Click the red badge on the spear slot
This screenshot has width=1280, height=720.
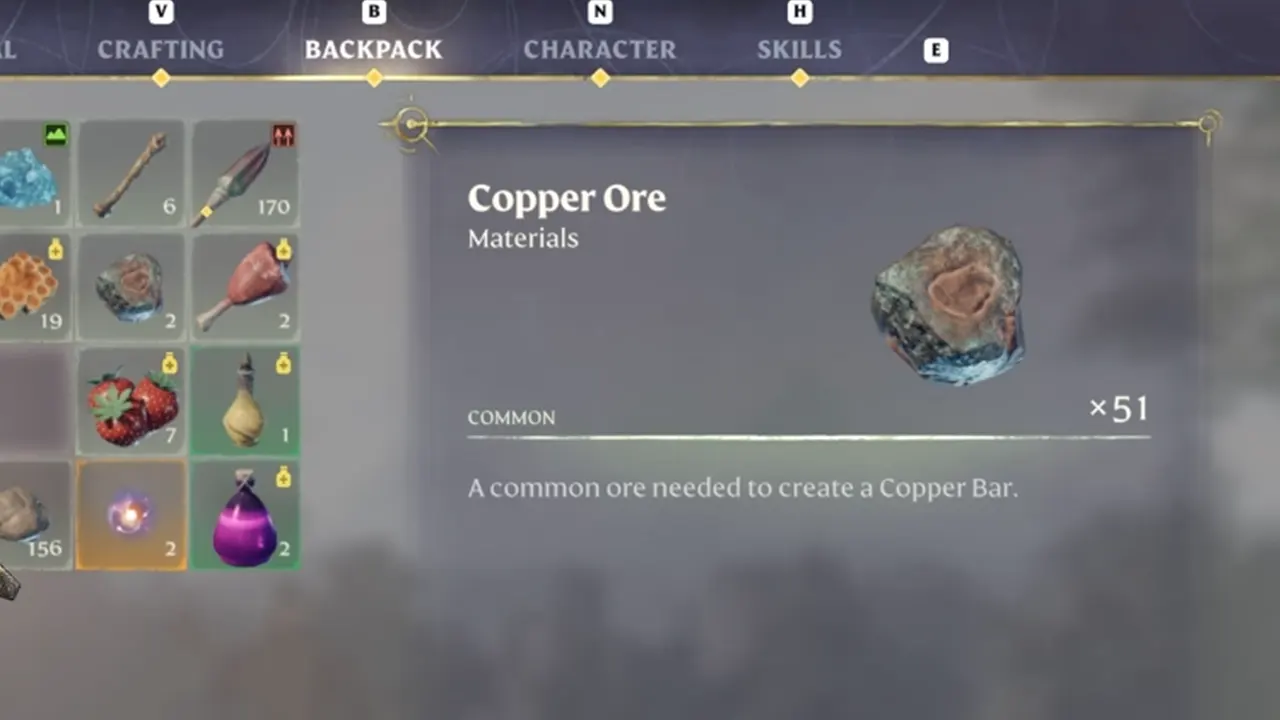point(283,133)
